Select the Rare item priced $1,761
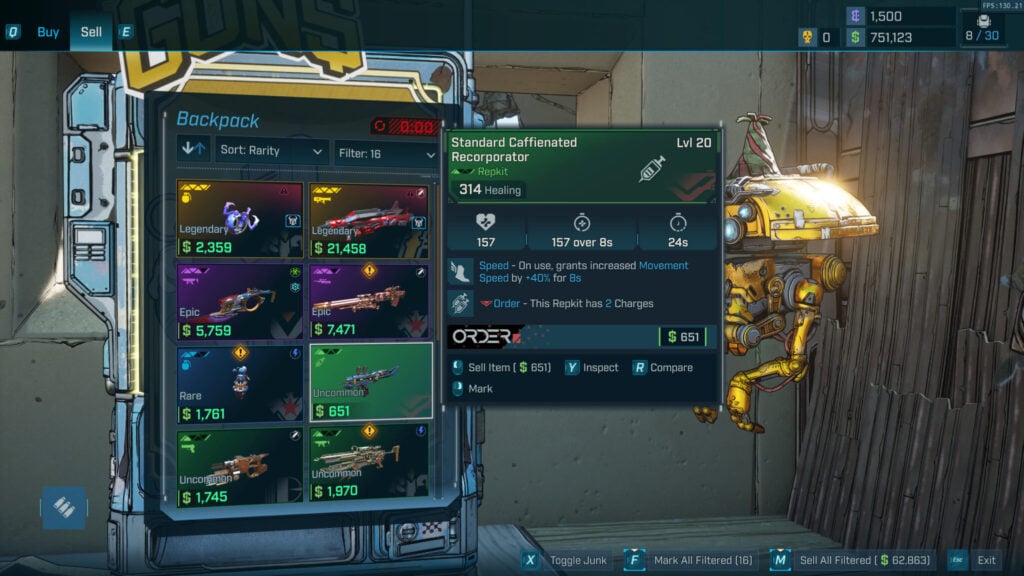The width and height of the screenshot is (1024, 576). click(x=240, y=384)
